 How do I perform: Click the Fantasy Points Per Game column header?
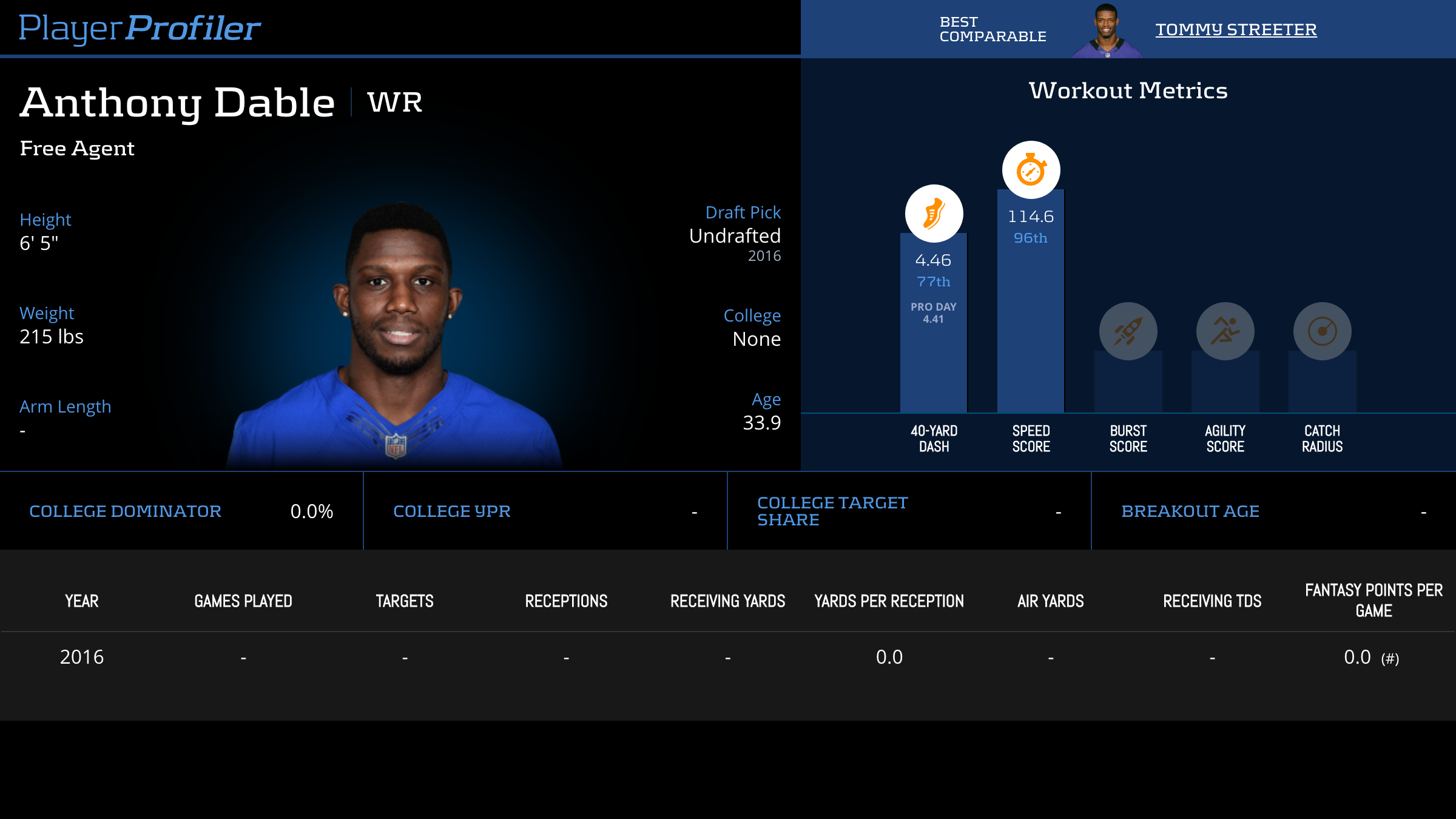coord(1373,601)
